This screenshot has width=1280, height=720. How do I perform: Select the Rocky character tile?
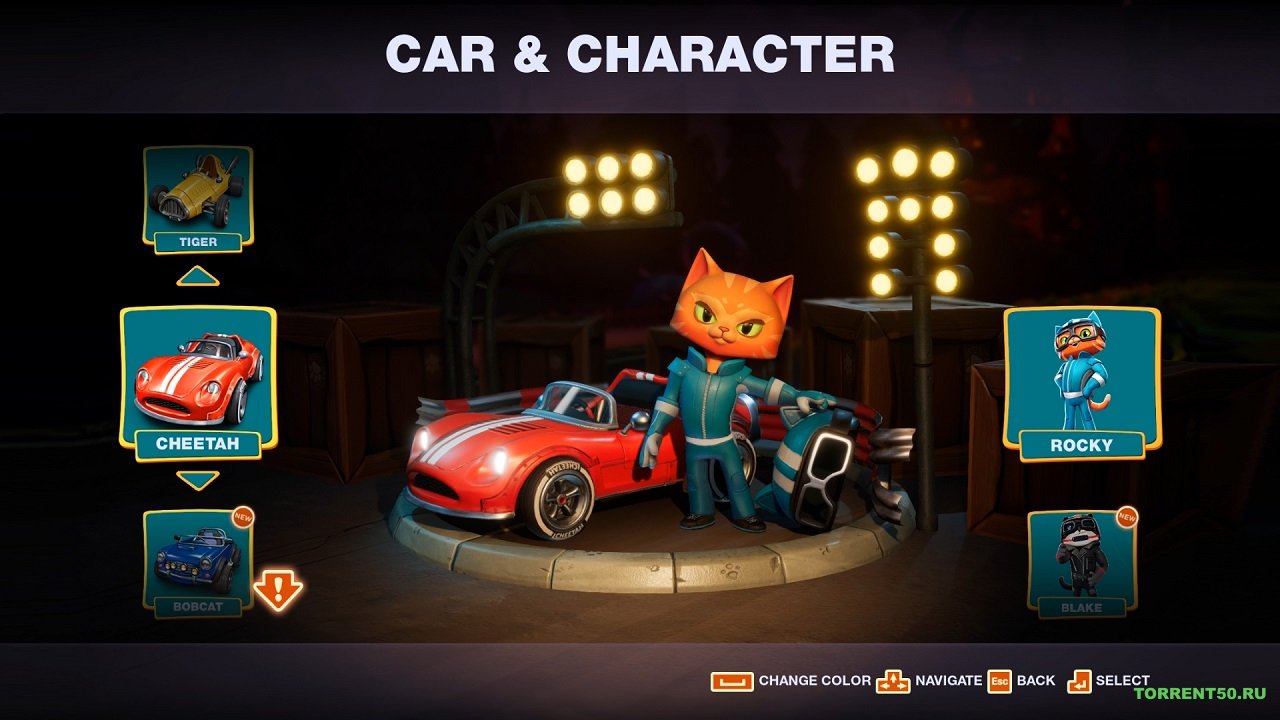pyautogui.click(x=1082, y=382)
